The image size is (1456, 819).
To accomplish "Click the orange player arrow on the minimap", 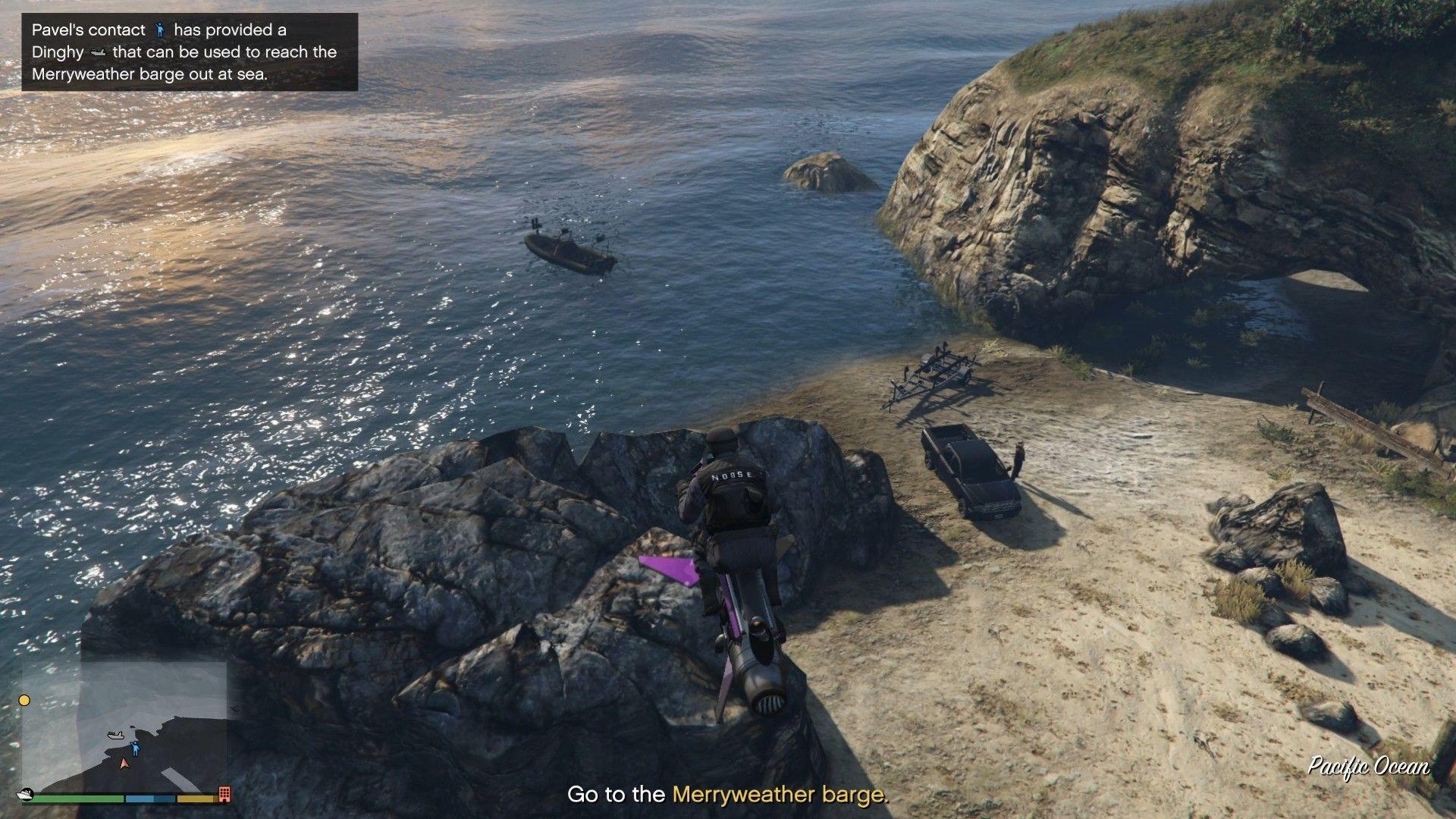I will click(x=124, y=764).
